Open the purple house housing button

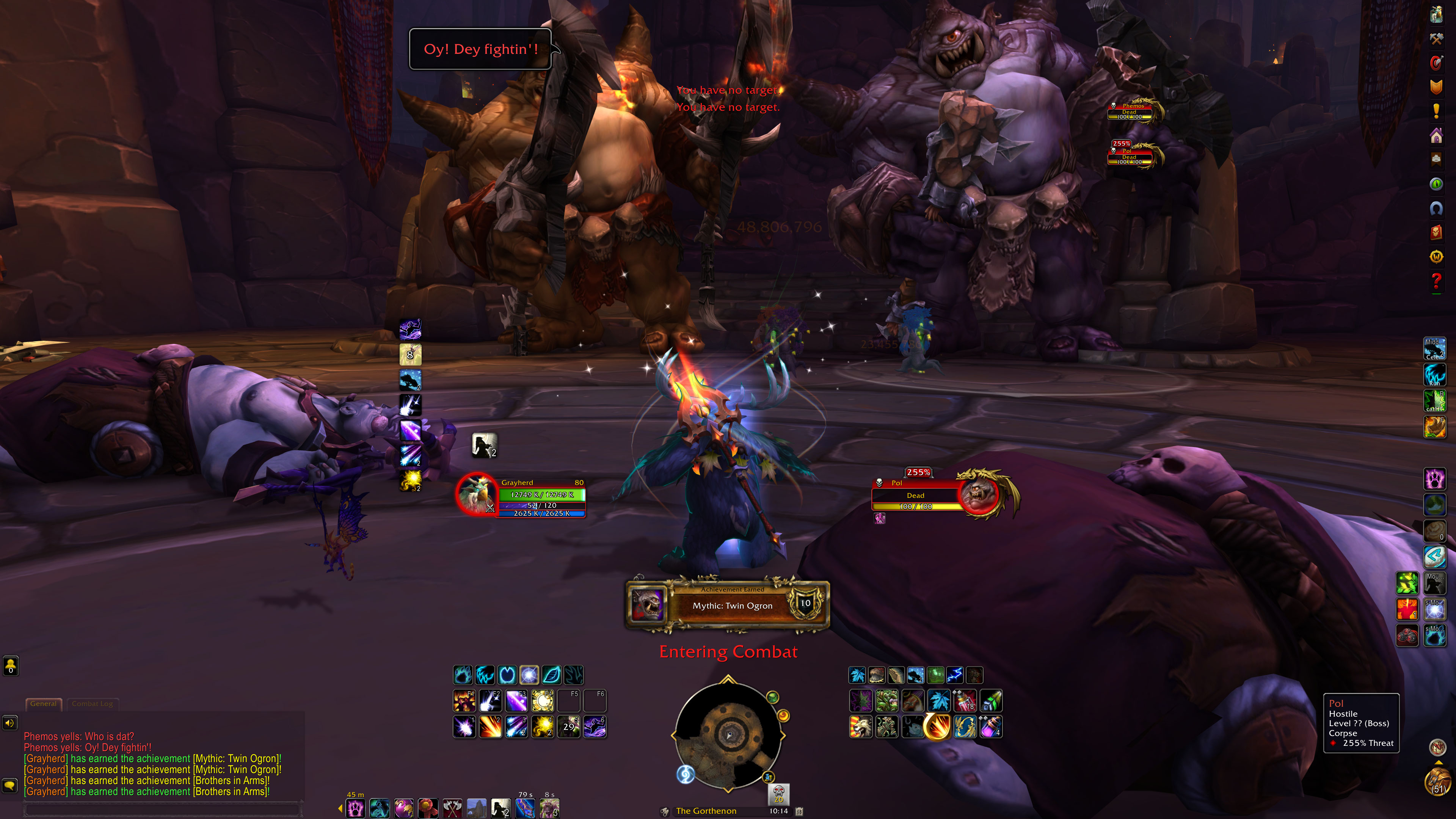1436,135
